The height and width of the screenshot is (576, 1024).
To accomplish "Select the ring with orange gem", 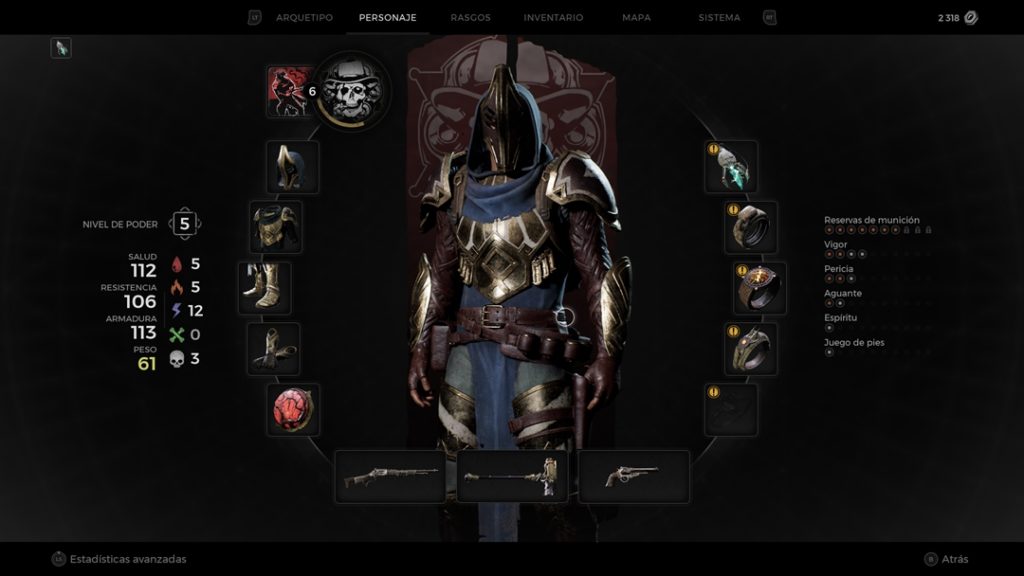I will [760, 288].
